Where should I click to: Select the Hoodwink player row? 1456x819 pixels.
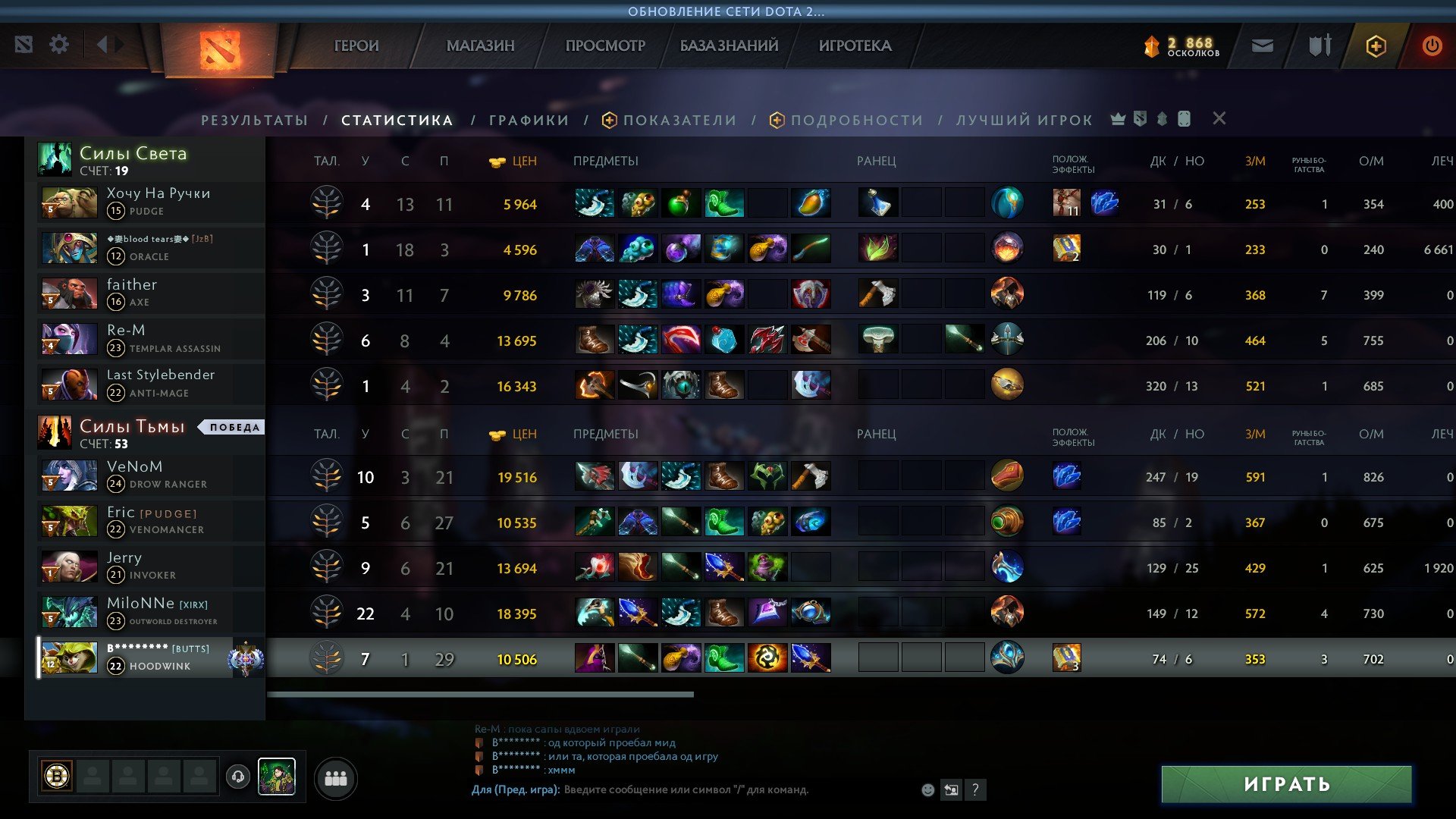152,657
